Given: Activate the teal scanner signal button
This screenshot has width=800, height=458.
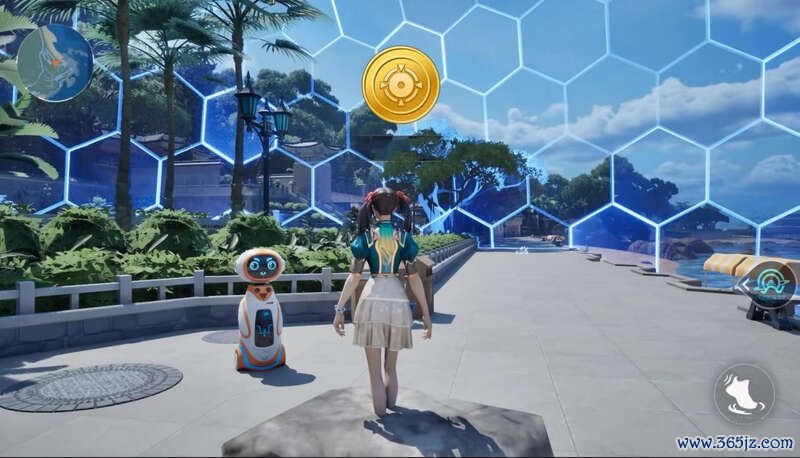Looking at the screenshot, I should (x=773, y=284).
